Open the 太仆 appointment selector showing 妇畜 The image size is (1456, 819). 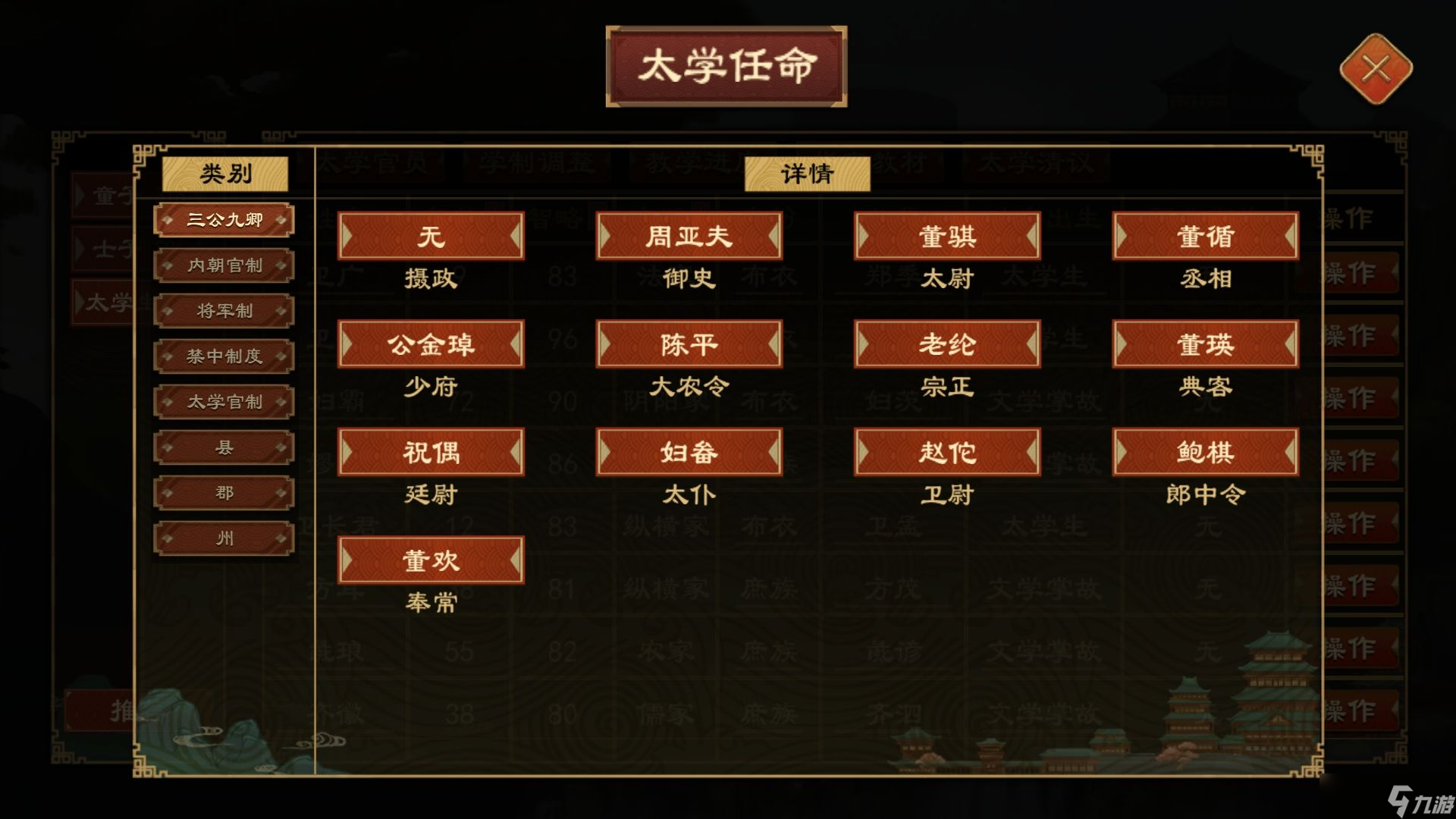(689, 452)
